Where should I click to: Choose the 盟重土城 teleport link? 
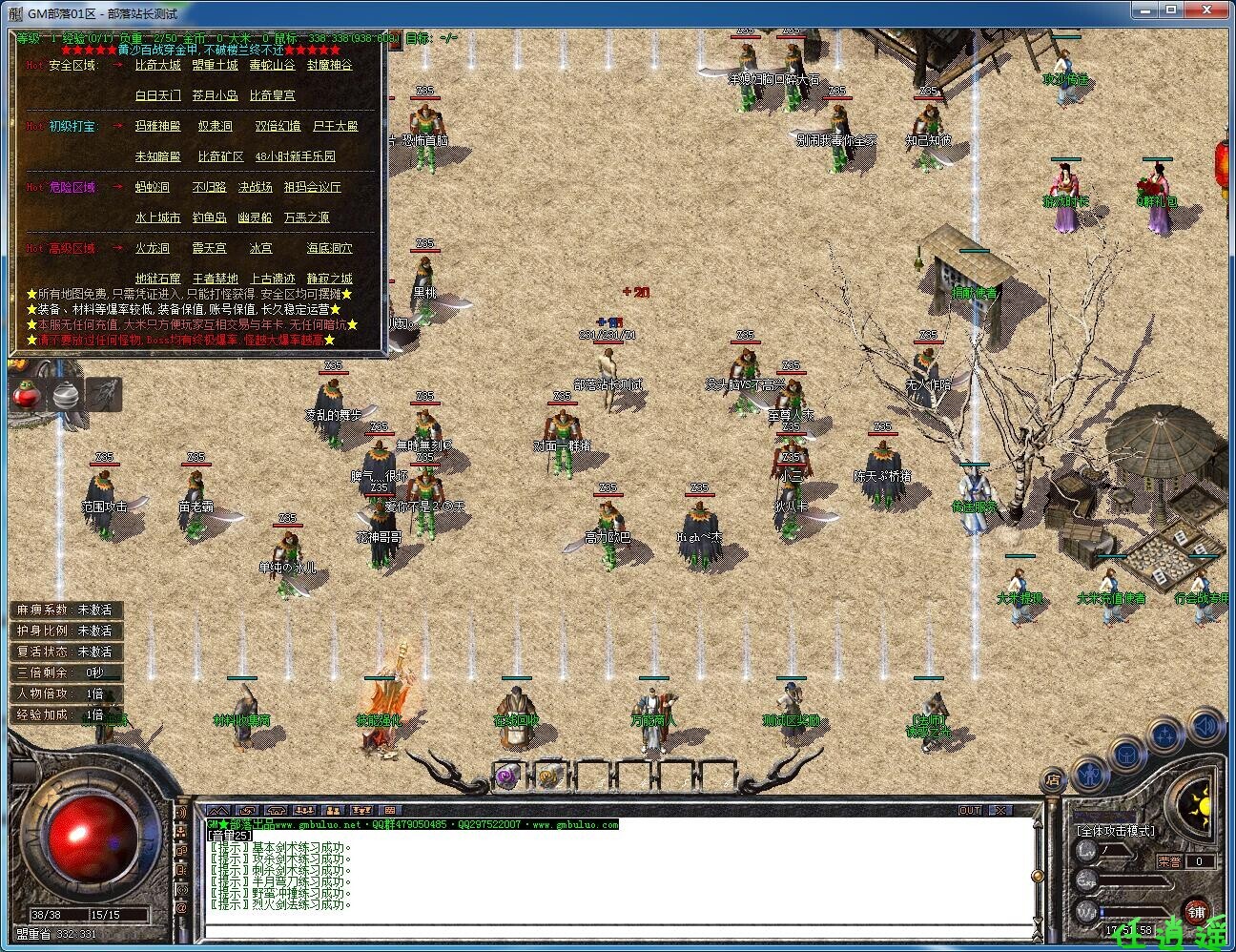(215, 65)
